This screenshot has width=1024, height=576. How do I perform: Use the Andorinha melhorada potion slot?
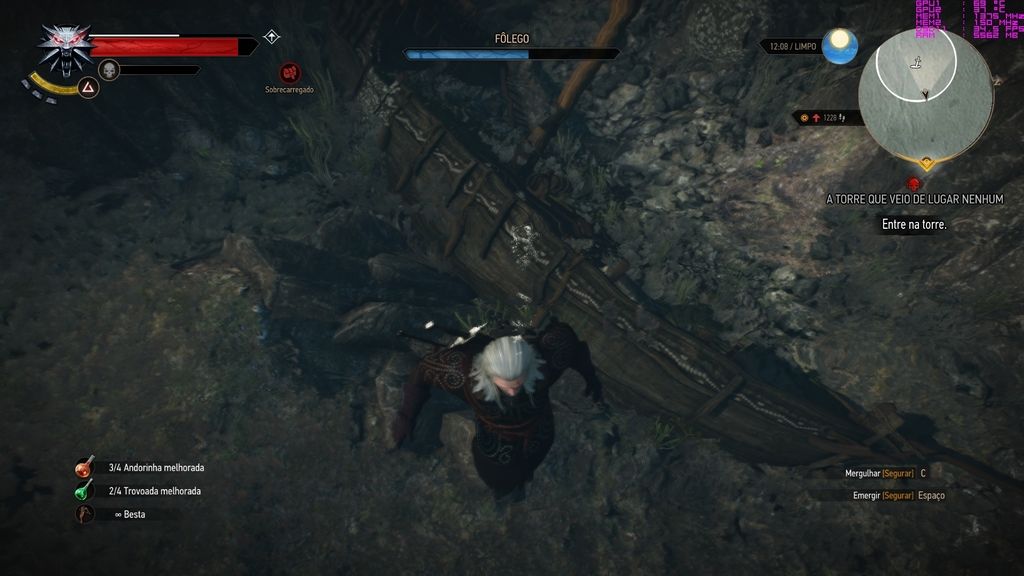(85, 467)
